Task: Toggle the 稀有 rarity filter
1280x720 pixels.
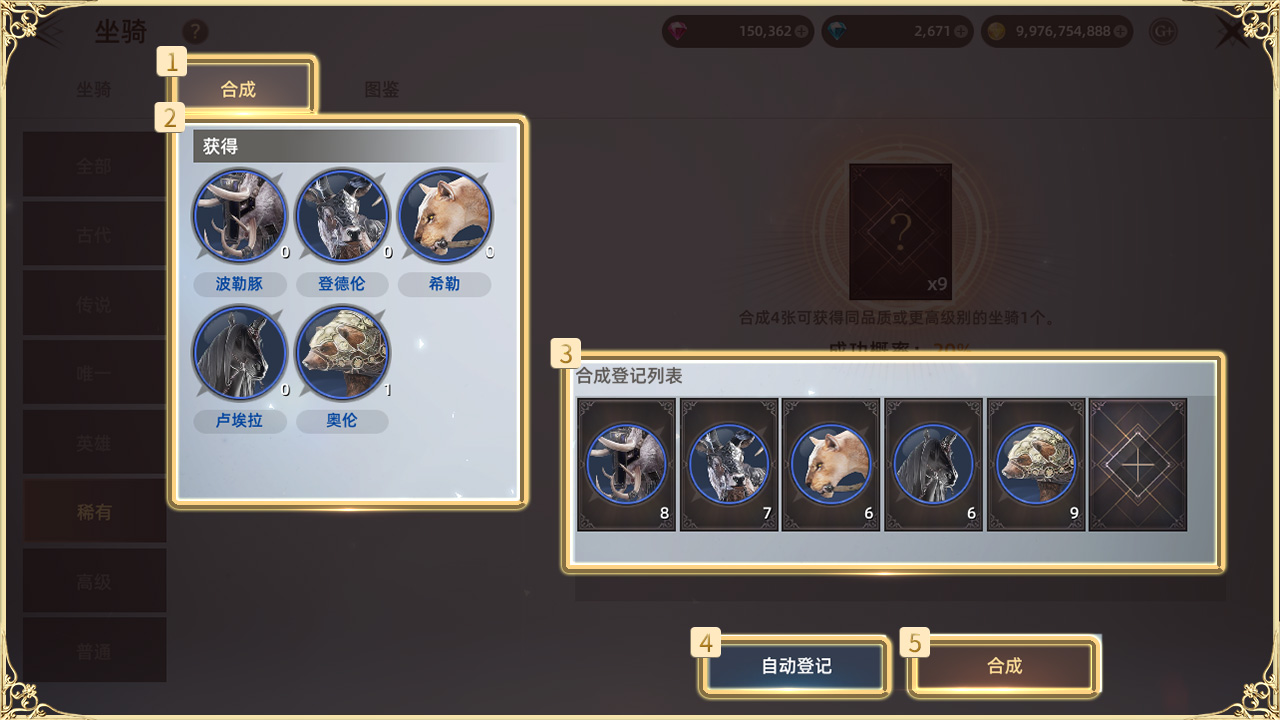Action: pyautogui.click(x=93, y=510)
